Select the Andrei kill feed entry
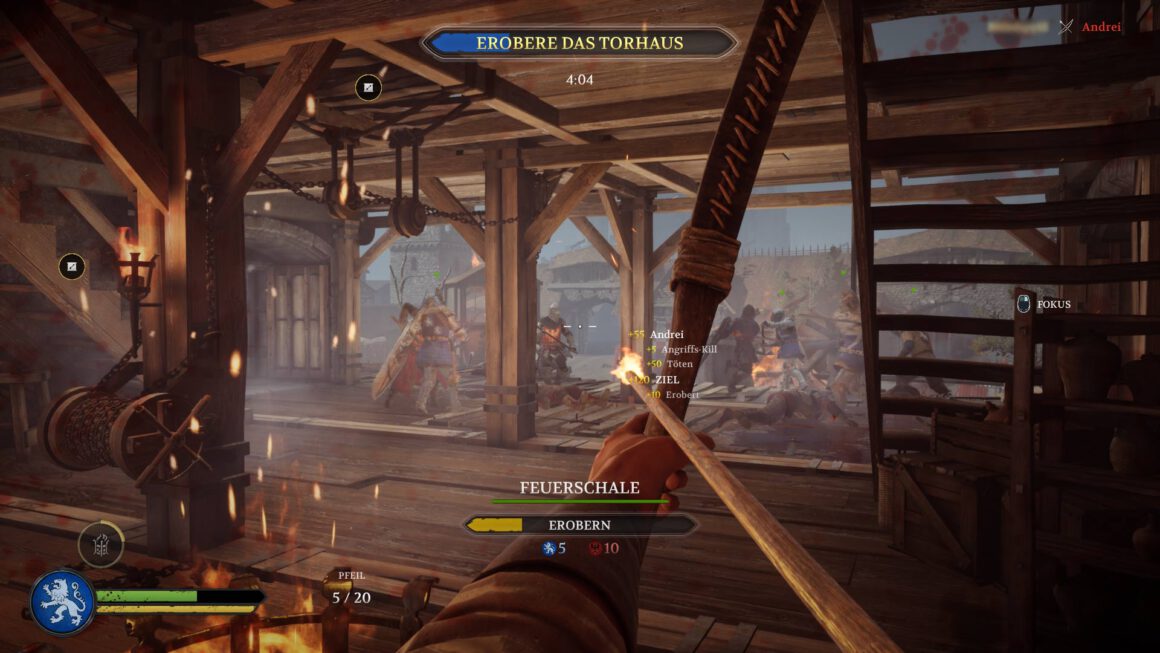The width and height of the screenshot is (1160, 653). tap(1100, 27)
